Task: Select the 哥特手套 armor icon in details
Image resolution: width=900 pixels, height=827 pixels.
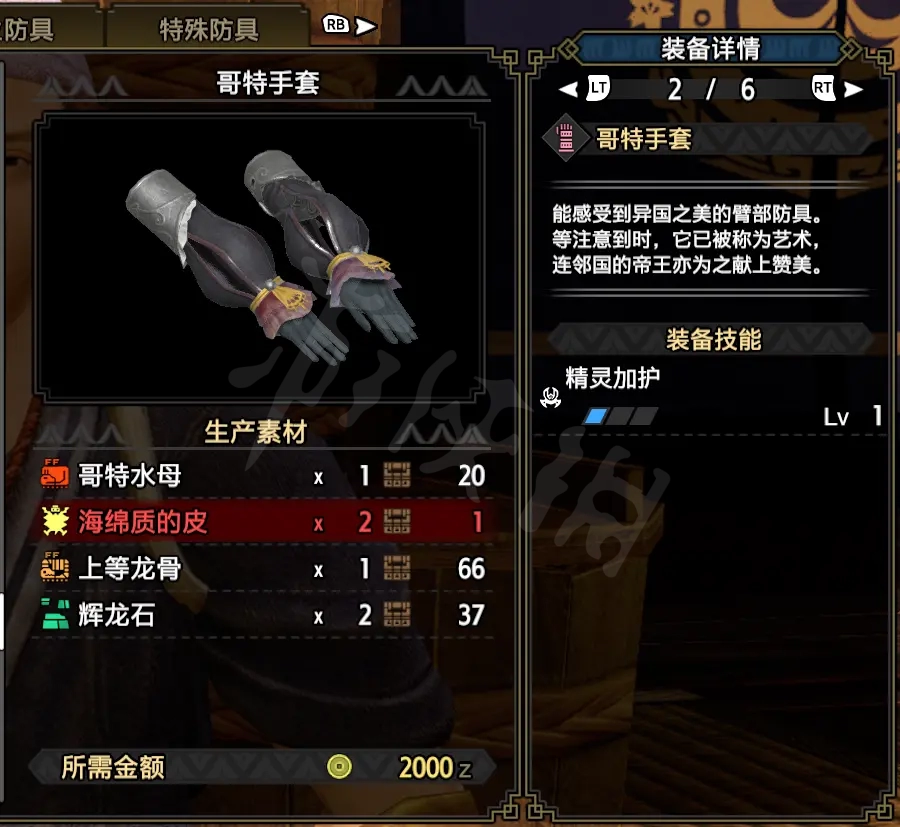Action: coord(566,138)
